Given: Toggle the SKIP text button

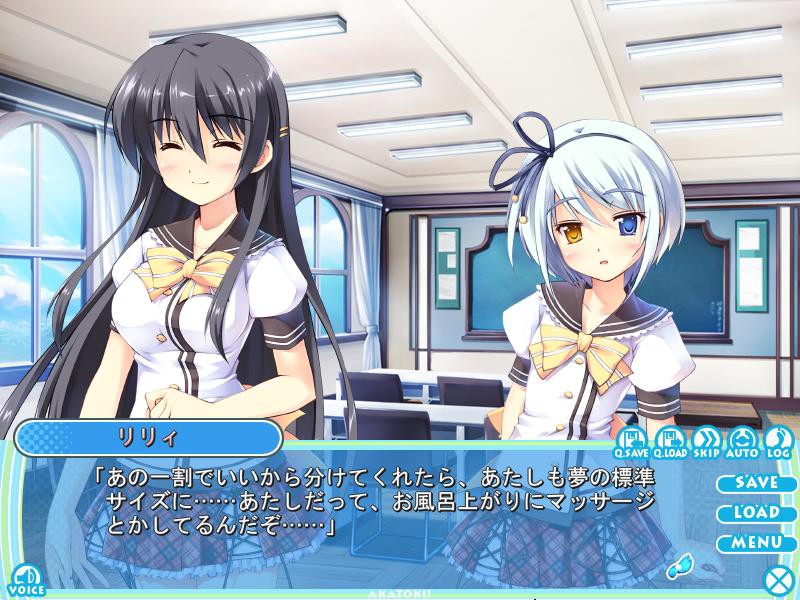Looking at the screenshot, I should pos(705,440).
